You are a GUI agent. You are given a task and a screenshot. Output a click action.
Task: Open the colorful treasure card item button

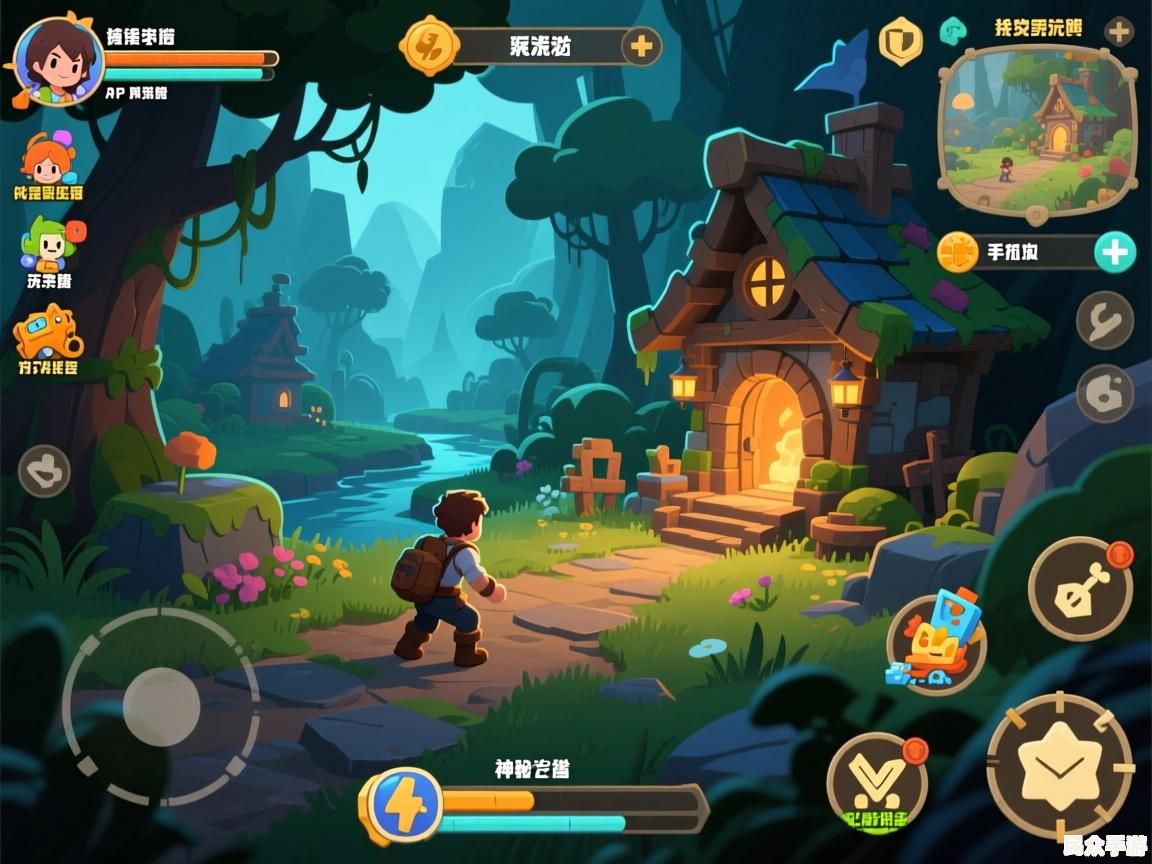point(936,641)
